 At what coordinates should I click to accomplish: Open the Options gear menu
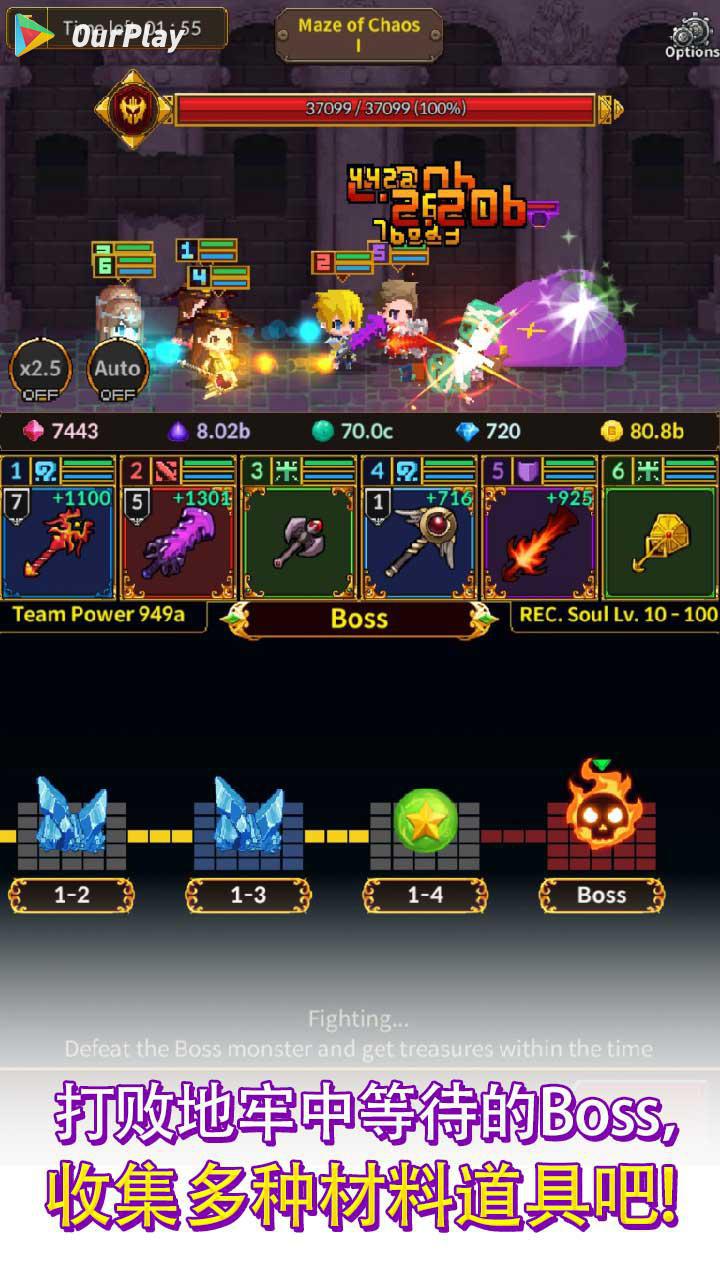(692, 35)
